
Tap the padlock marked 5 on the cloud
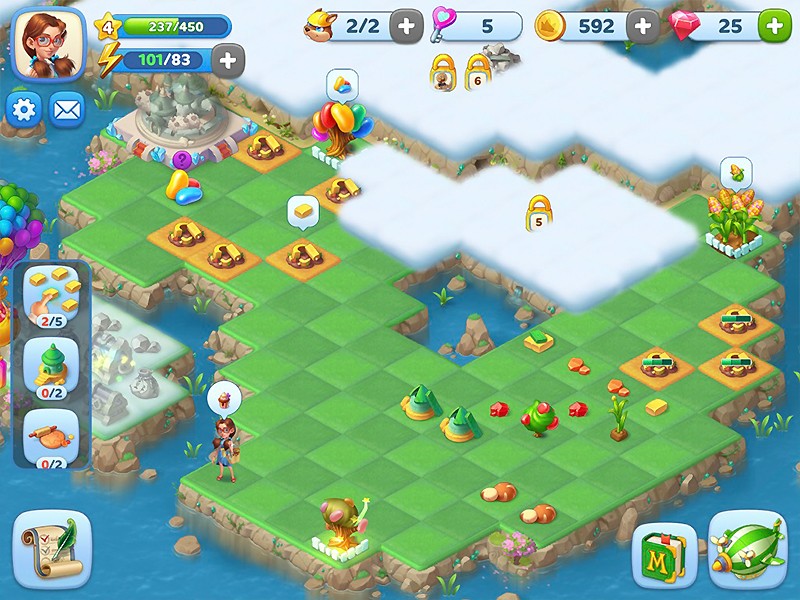[539, 213]
